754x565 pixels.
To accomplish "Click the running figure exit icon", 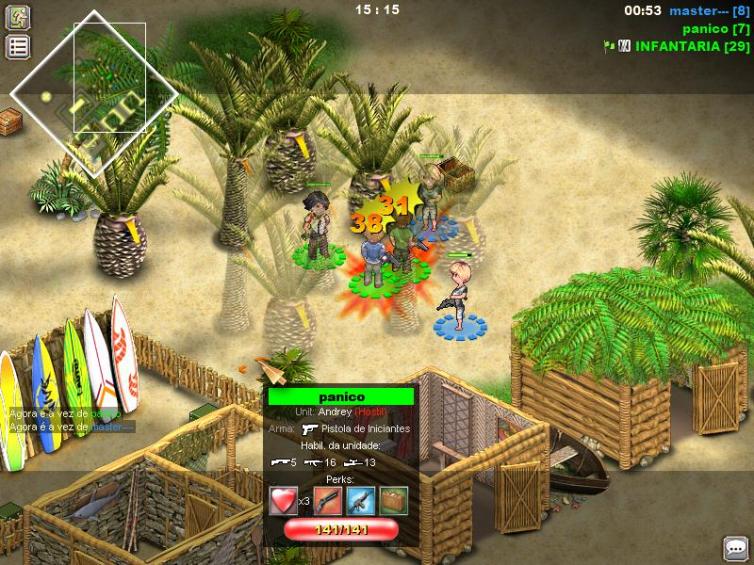I will (x=18, y=18).
